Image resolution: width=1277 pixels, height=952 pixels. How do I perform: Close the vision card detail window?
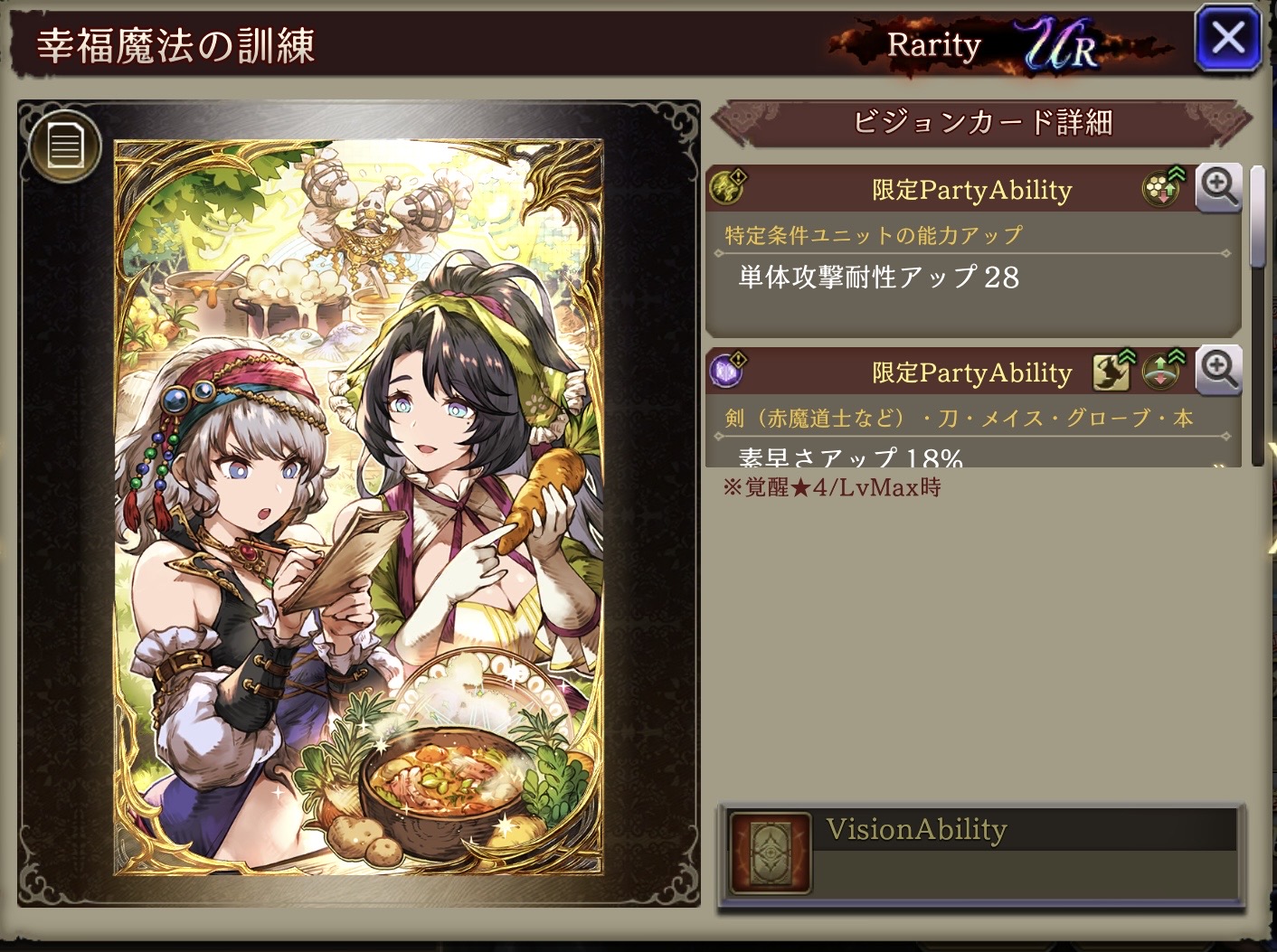coord(1227,39)
